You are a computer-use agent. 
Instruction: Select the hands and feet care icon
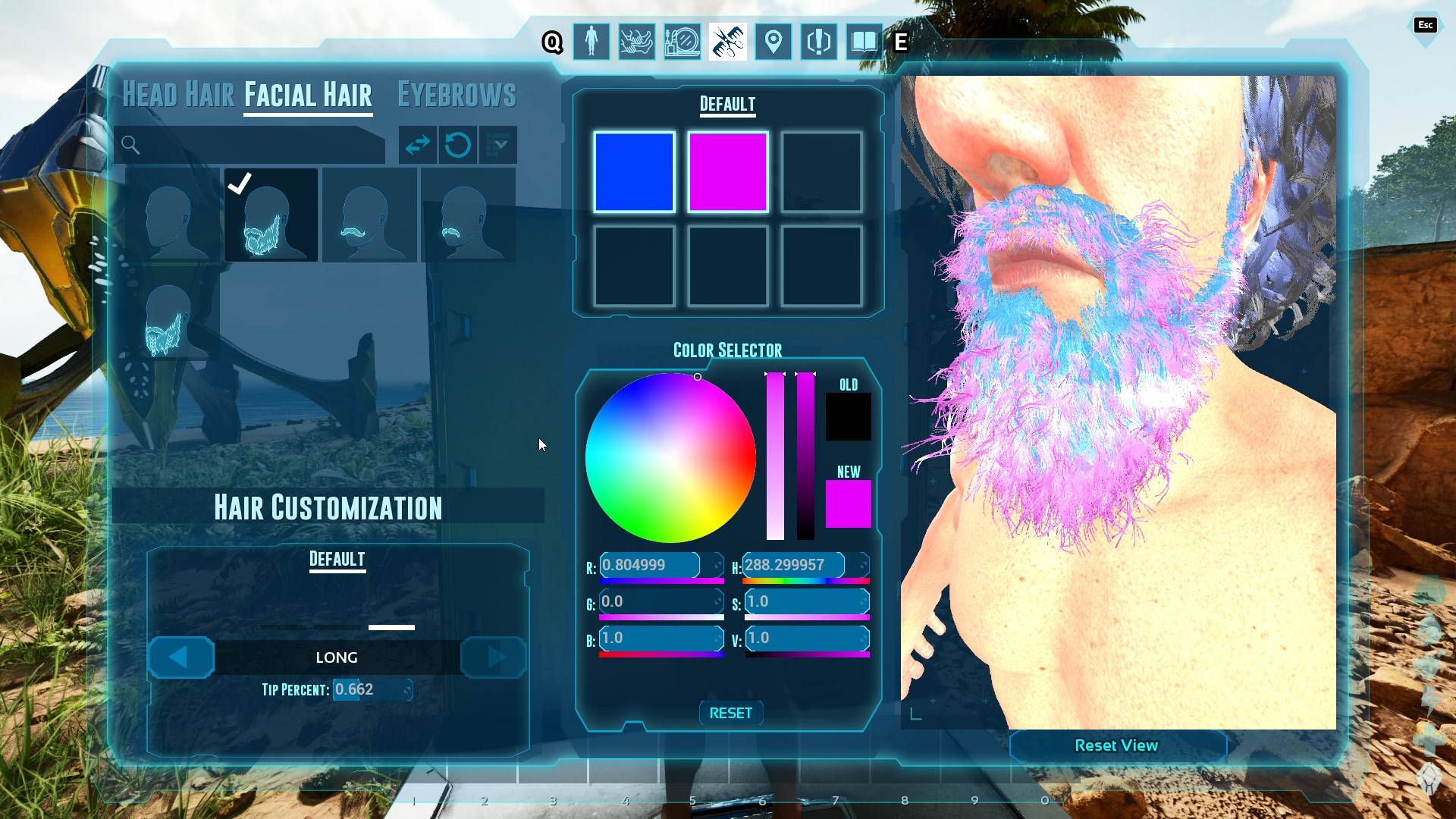[x=636, y=42]
